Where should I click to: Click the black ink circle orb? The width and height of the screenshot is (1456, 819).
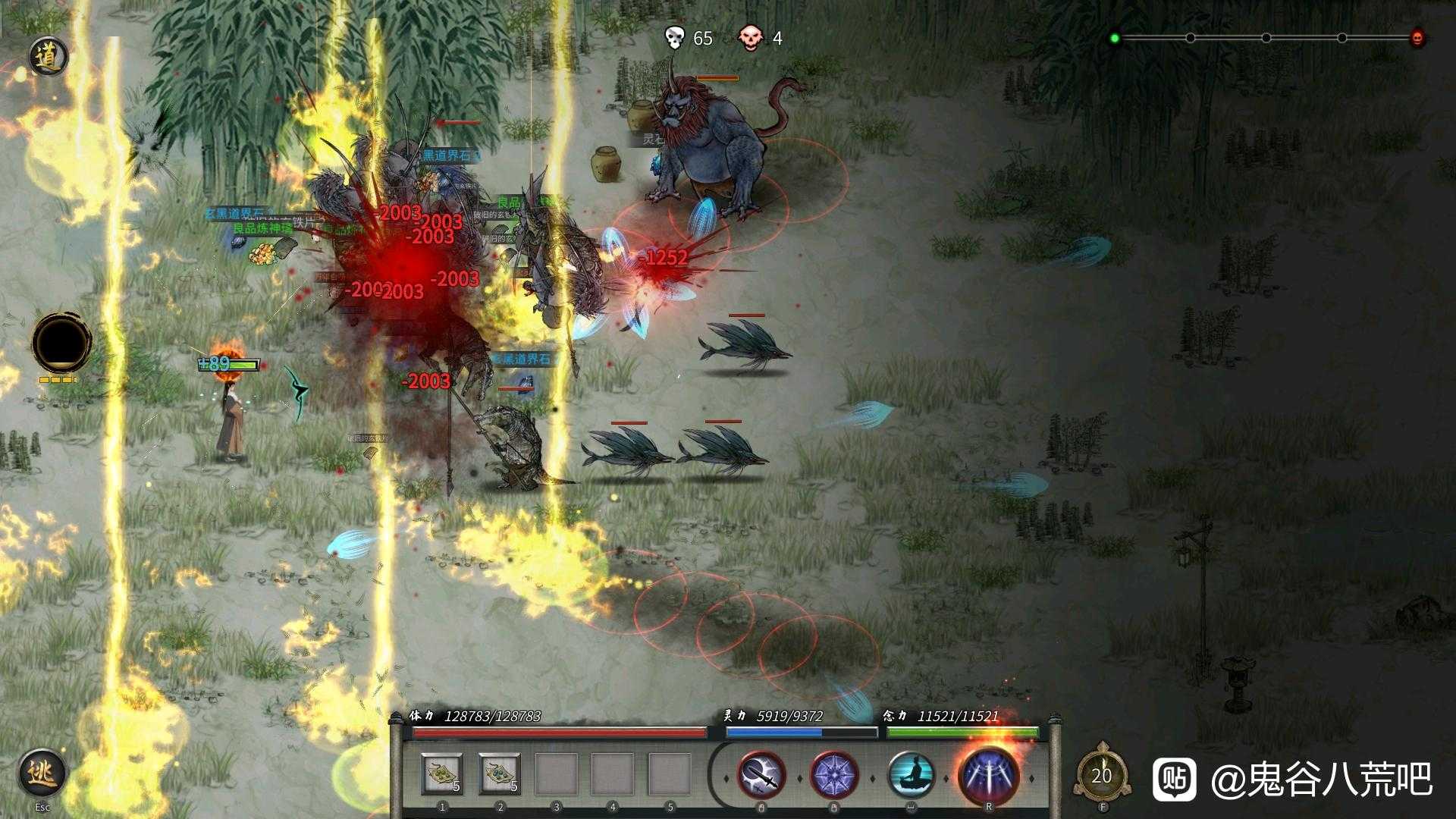click(61, 344)
